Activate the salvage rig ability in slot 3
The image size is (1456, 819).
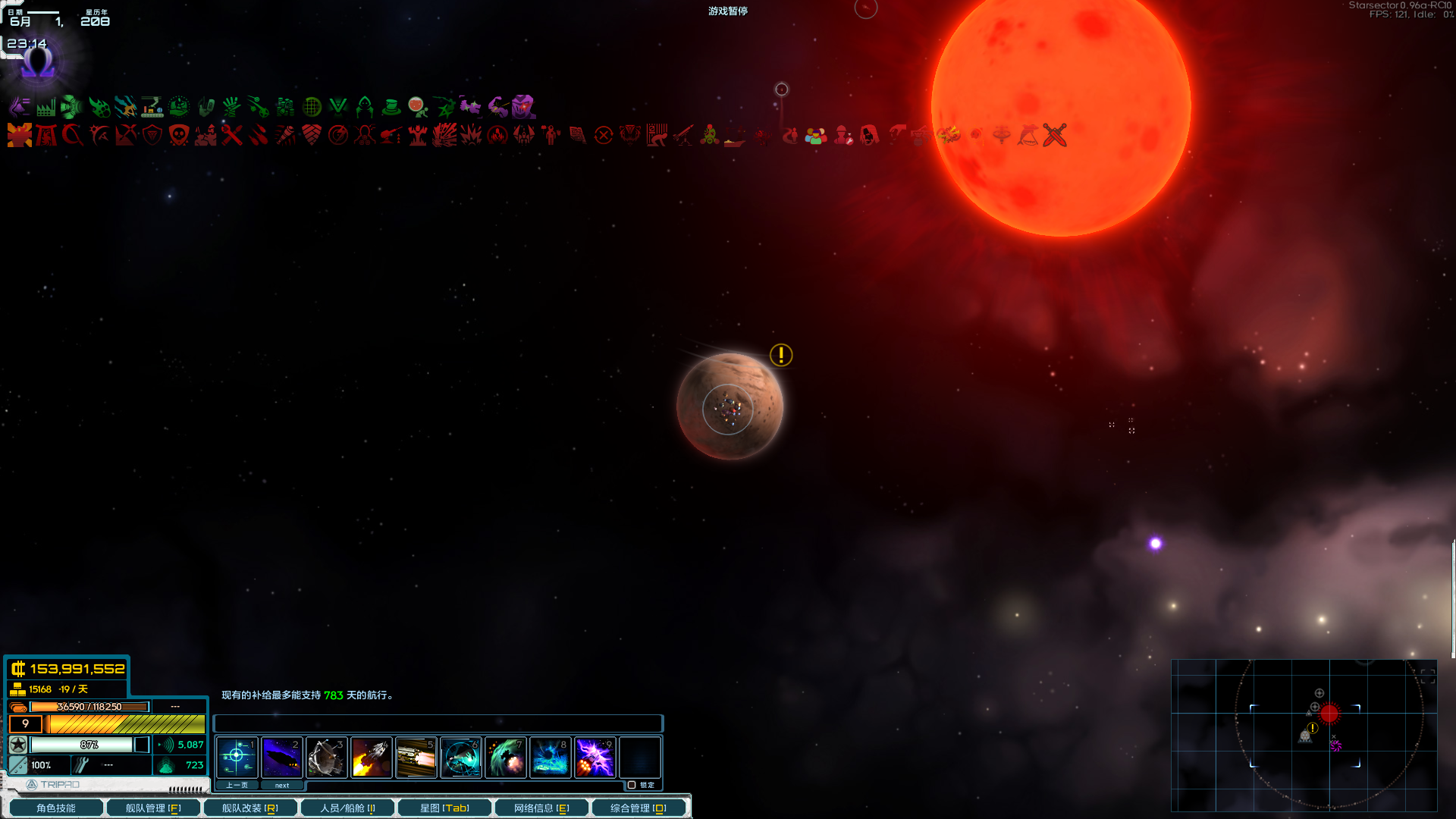tap(326, 757)
